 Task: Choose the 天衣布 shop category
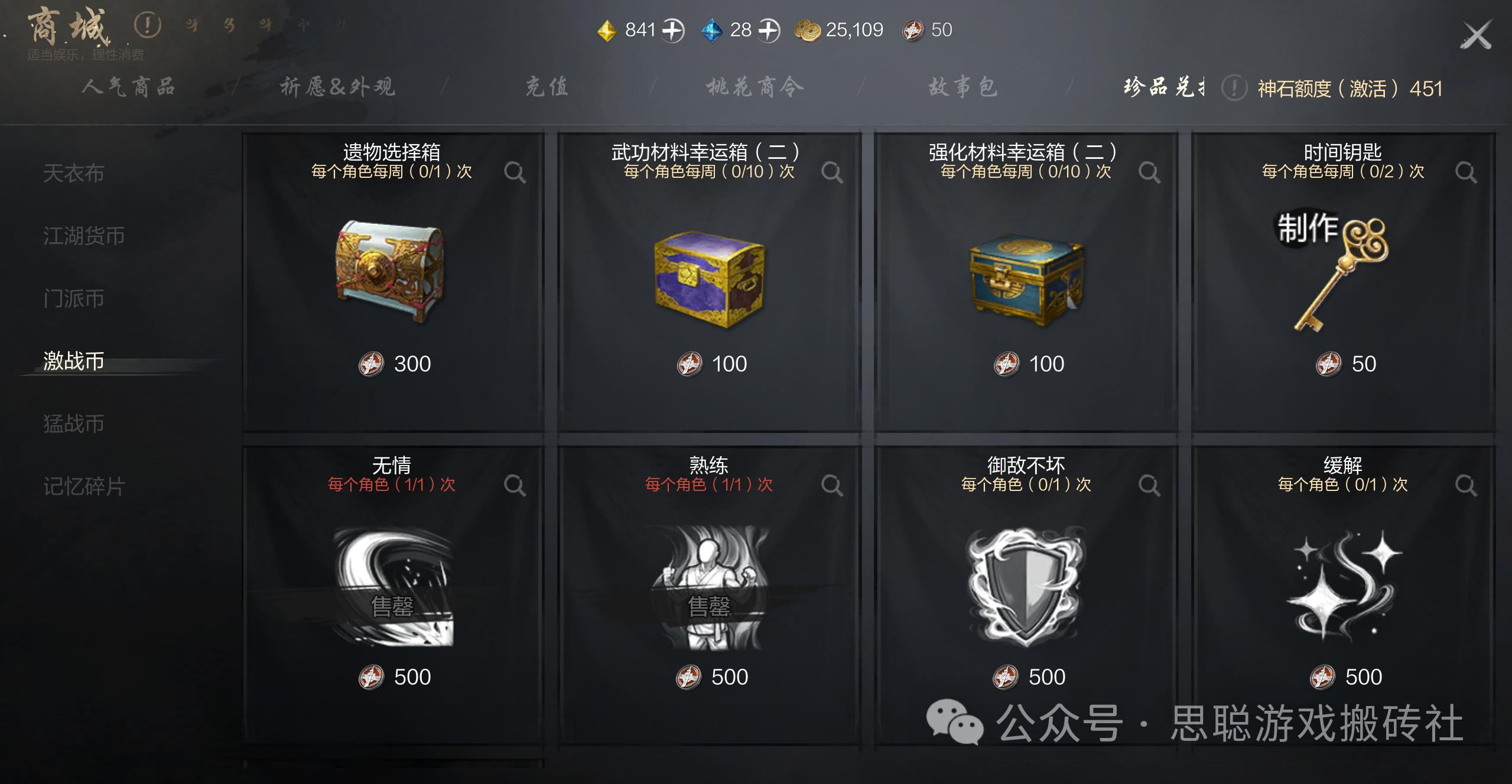[74, 173]
